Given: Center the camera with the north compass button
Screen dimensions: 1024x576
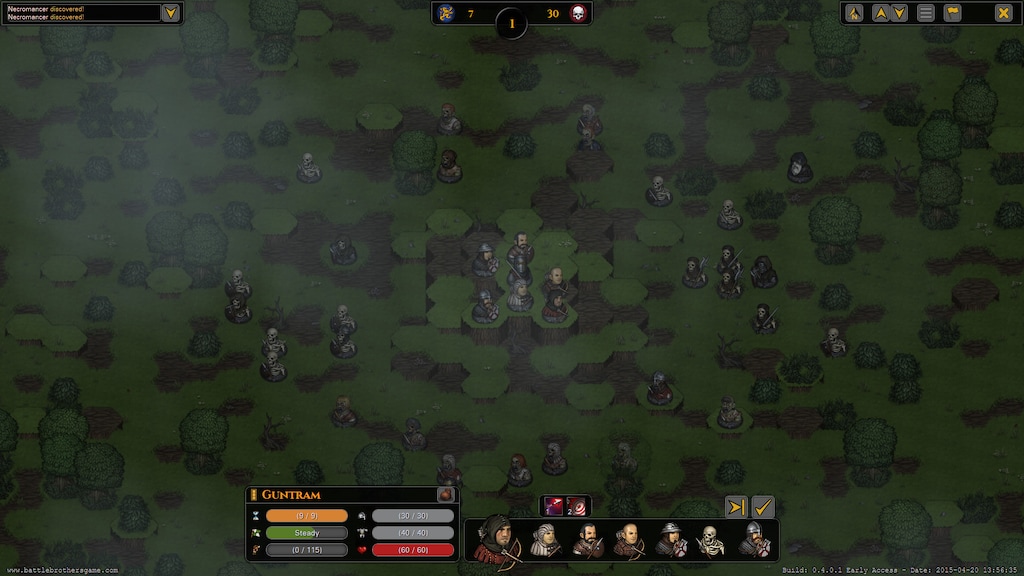Looking at the screenshot, I should 854,13.
